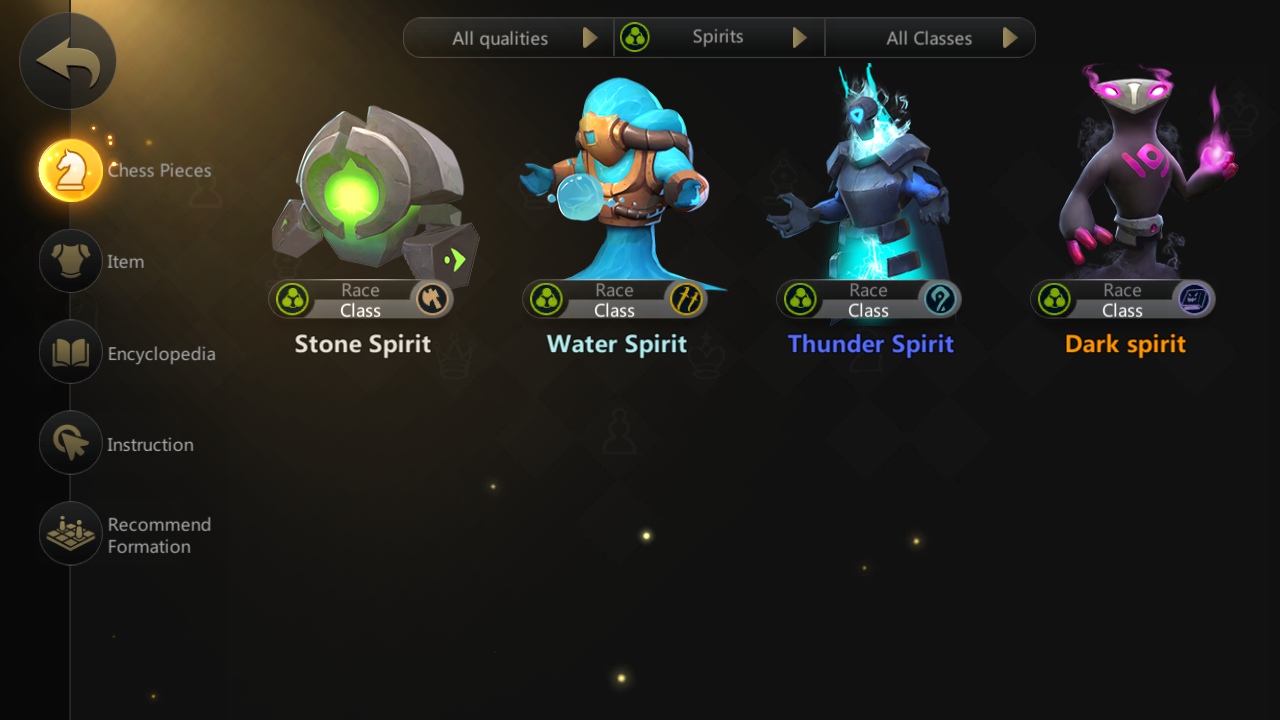The width and height of the screenshot is (1280, 720).
Task: Click Water Spirit's assassin class icon
Action: (687, 299)
